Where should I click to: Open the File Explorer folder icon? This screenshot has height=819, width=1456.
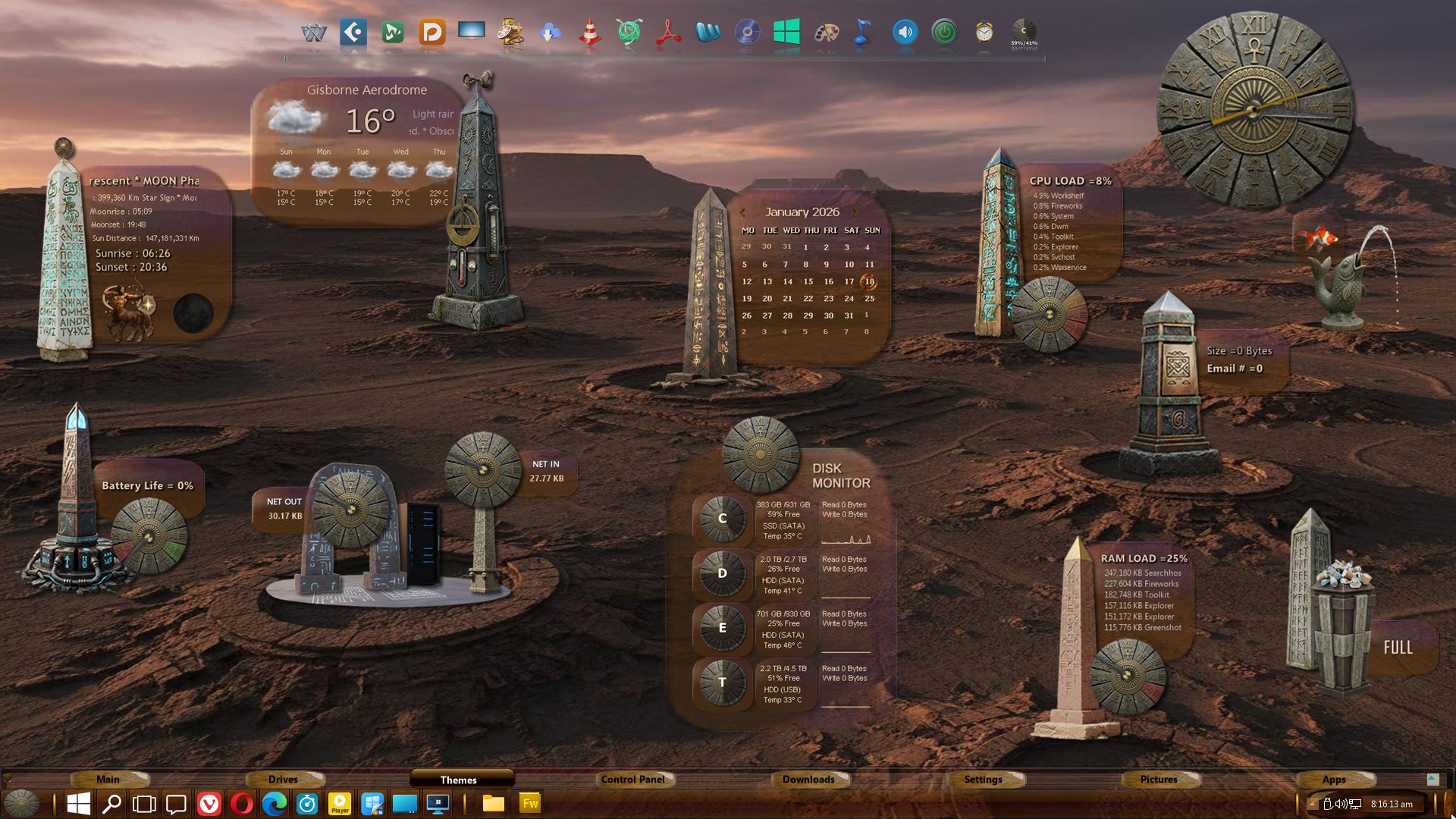click(x=494, y=804)
